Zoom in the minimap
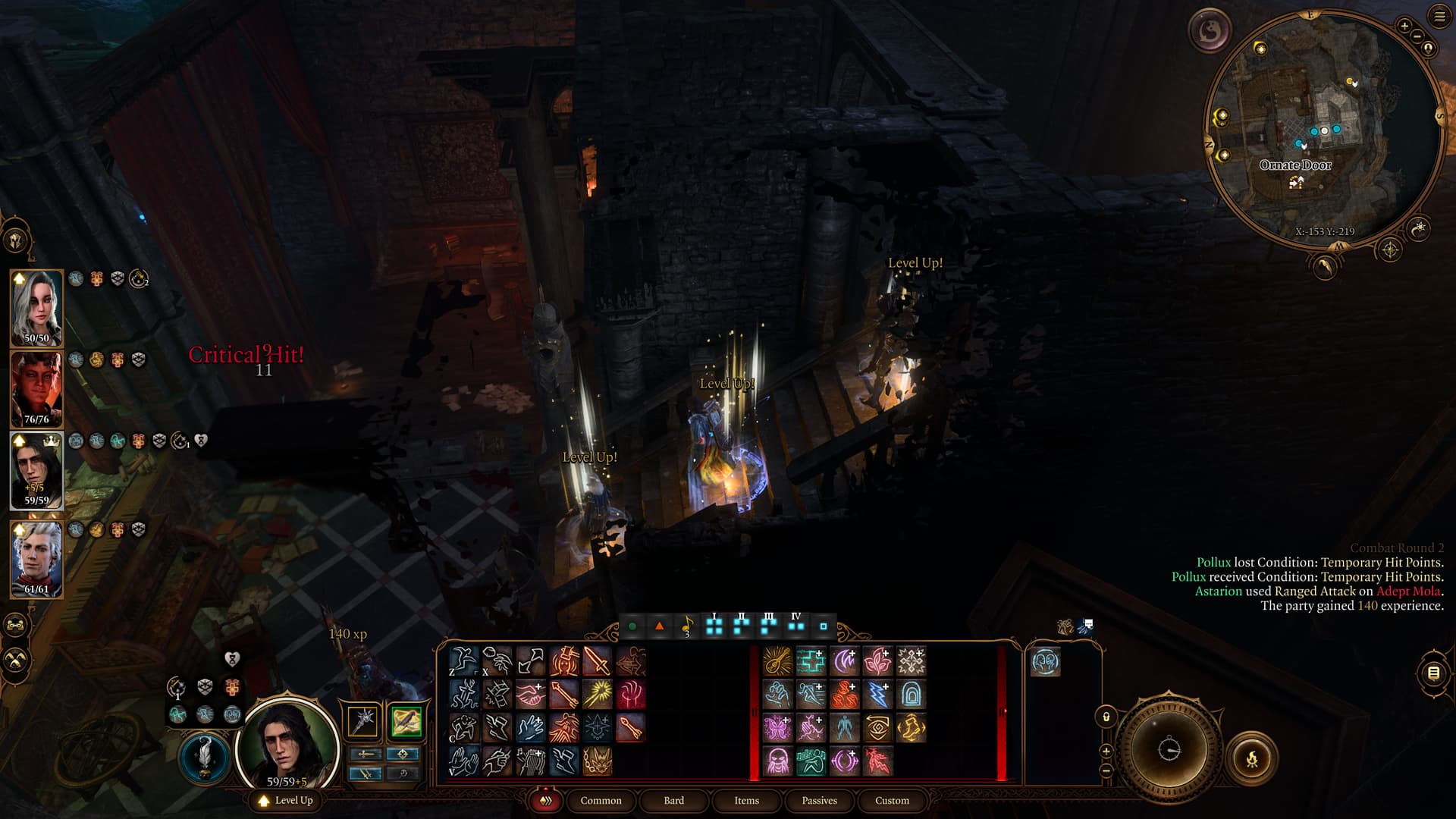Screen dimensions: 1456x819 pyautogui.click(x=1404, y=27)
